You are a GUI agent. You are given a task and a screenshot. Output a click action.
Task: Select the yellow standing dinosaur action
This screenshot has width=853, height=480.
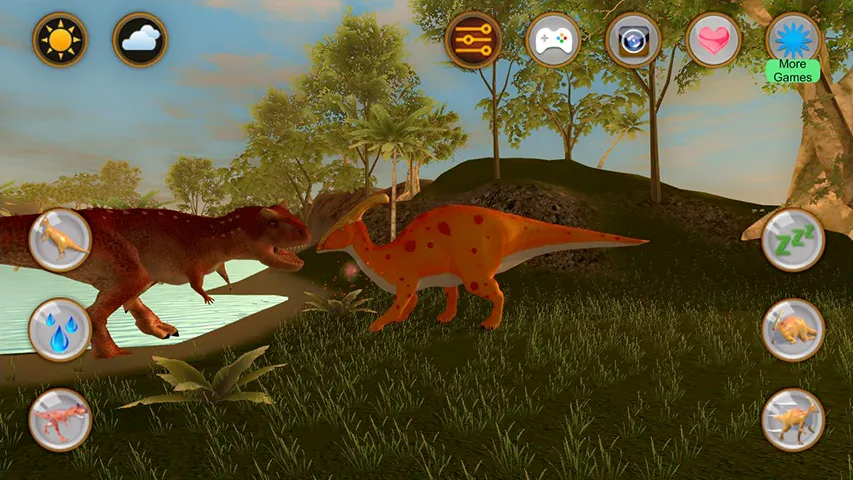coord(60,239)
